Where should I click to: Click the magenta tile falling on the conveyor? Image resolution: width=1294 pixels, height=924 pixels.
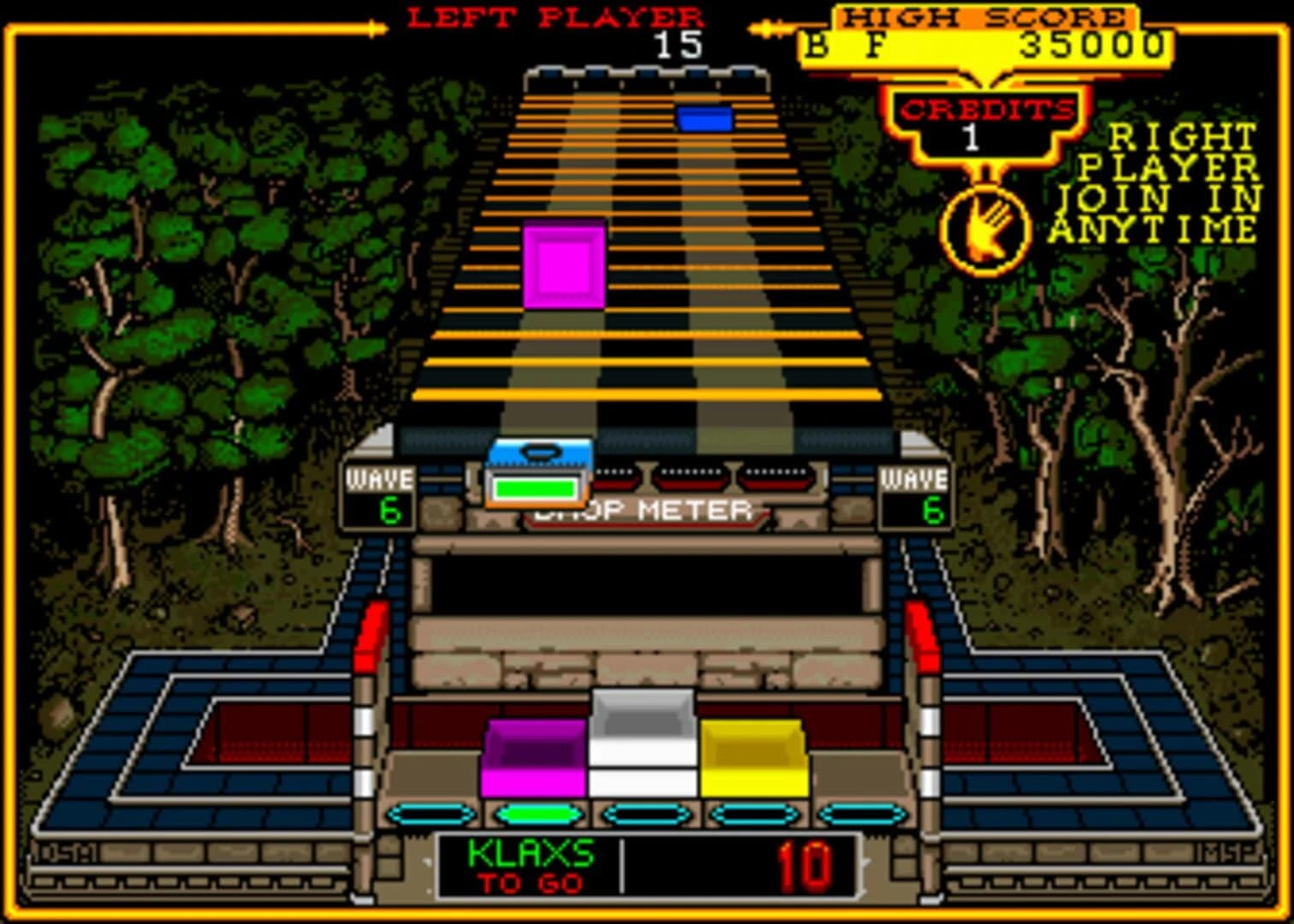point(567,262)
